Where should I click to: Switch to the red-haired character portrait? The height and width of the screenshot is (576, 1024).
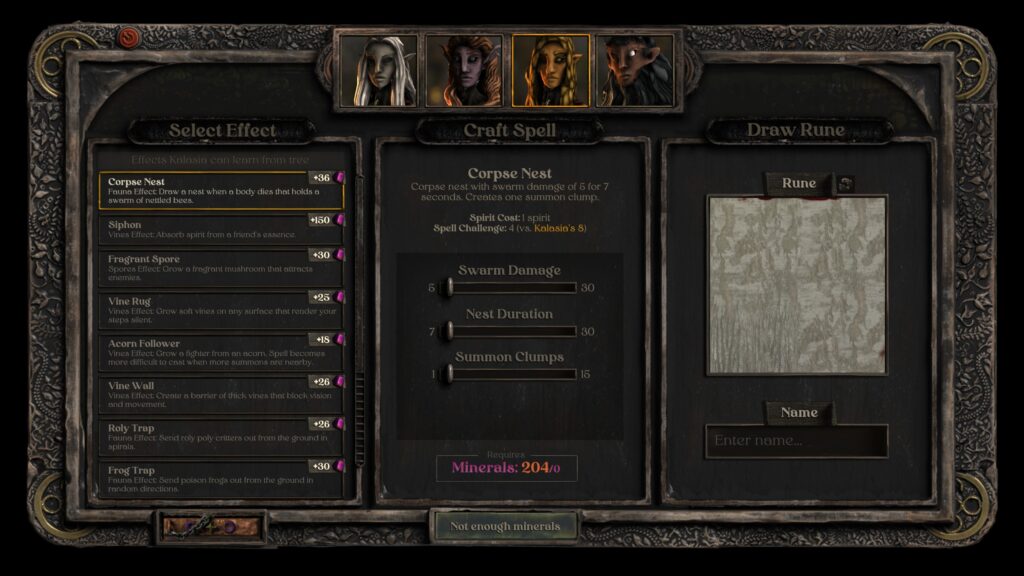click(x=463, y=71)
